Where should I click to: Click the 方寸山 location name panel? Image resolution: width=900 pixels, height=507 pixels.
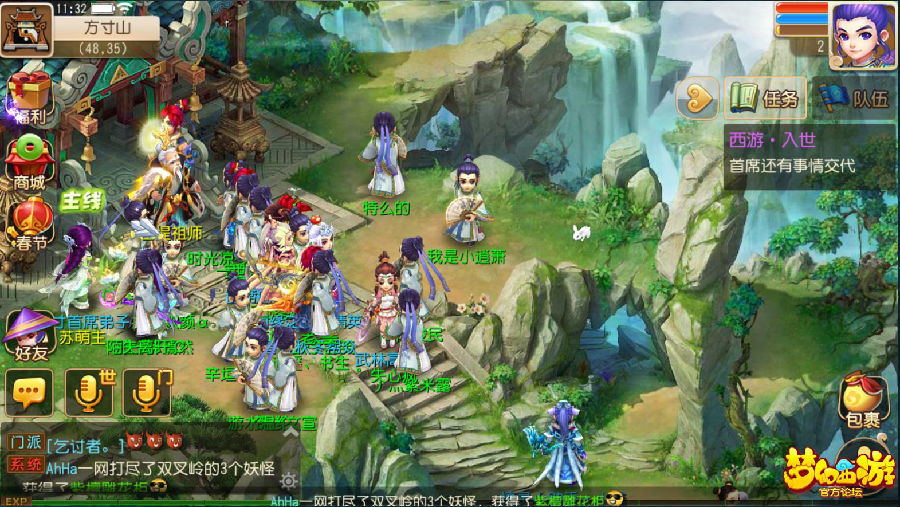click(104, 28)
